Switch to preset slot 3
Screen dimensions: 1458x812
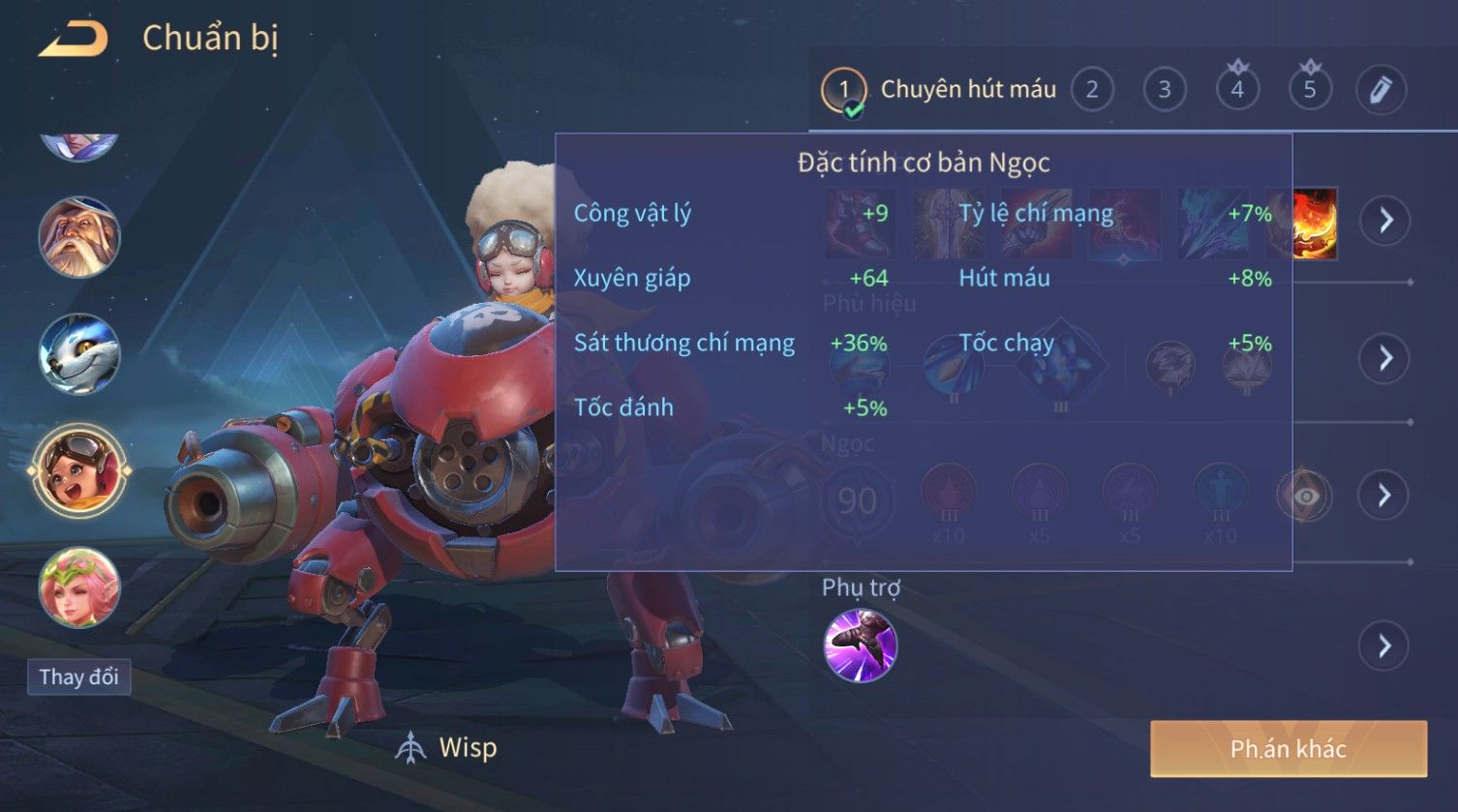click(1165, 90)
